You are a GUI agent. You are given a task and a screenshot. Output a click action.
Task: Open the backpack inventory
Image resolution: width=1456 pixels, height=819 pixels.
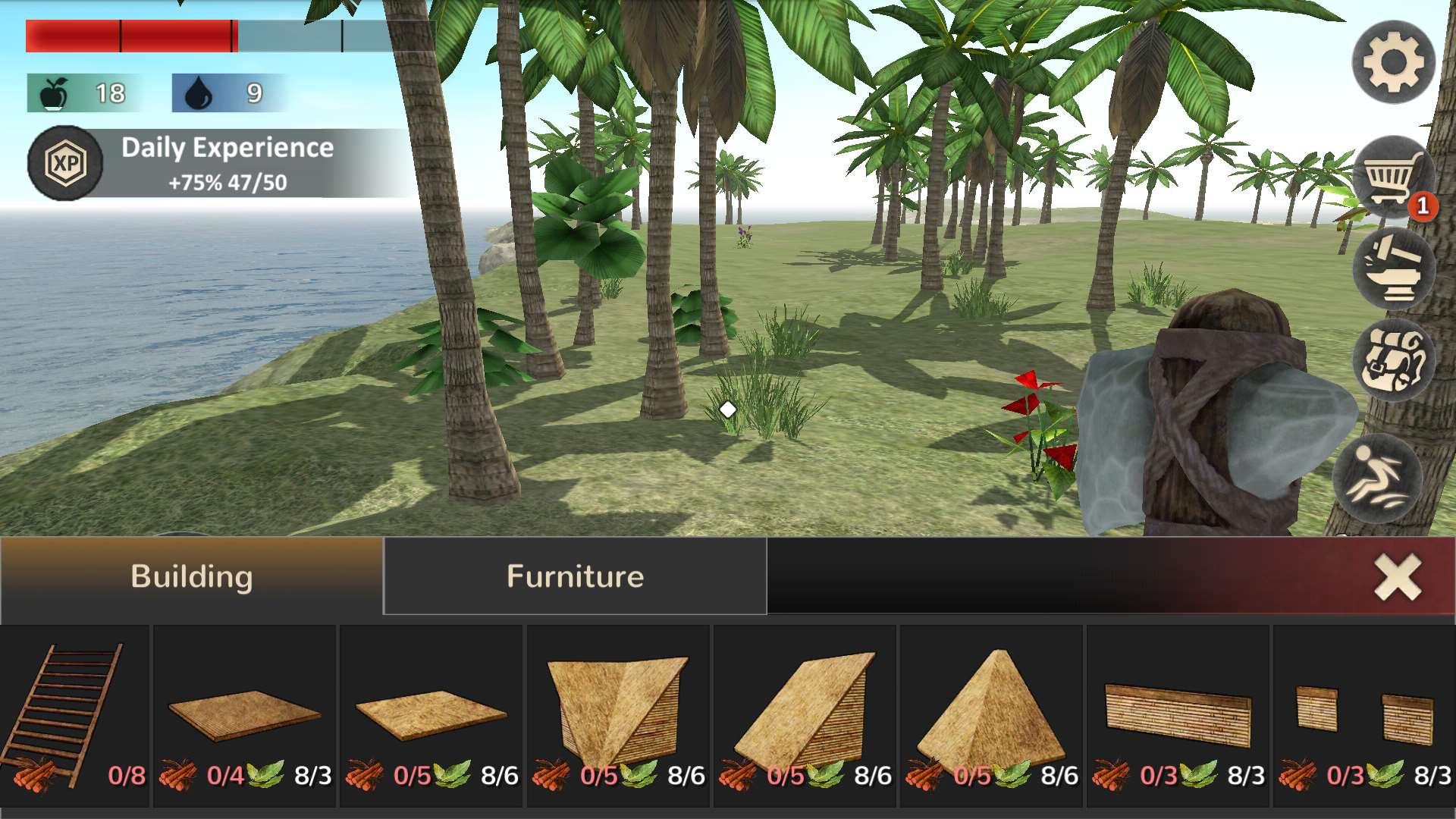(1393, 361)
